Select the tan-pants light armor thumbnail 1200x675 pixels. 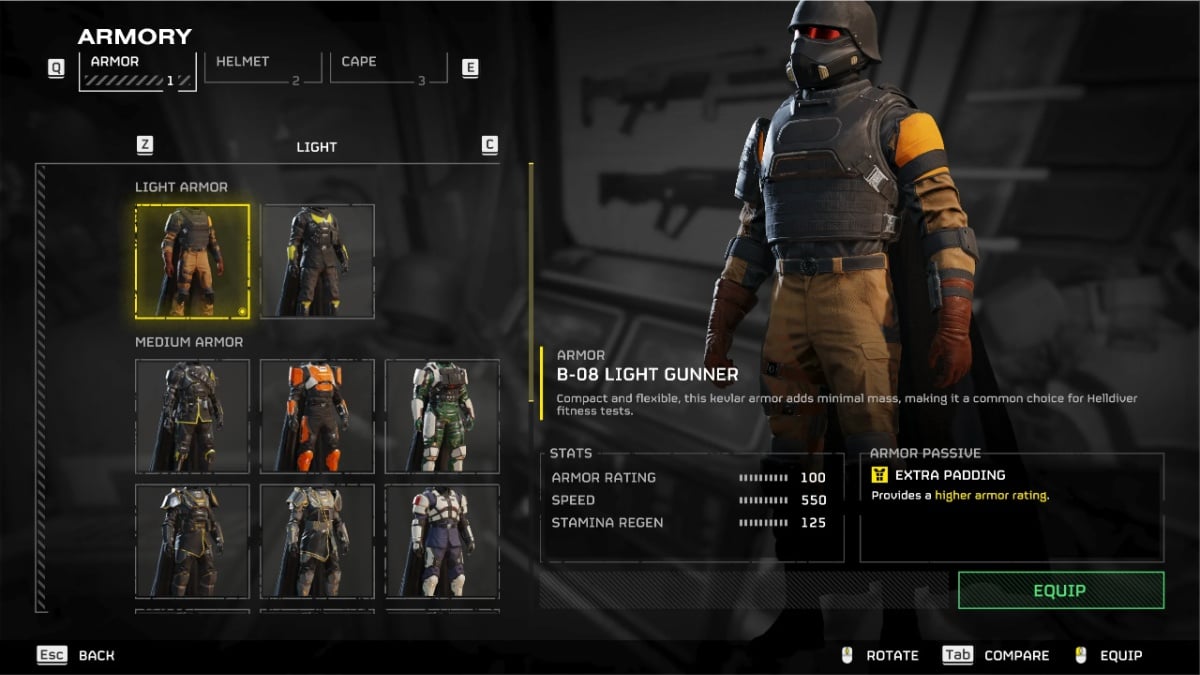click(193, 261)
